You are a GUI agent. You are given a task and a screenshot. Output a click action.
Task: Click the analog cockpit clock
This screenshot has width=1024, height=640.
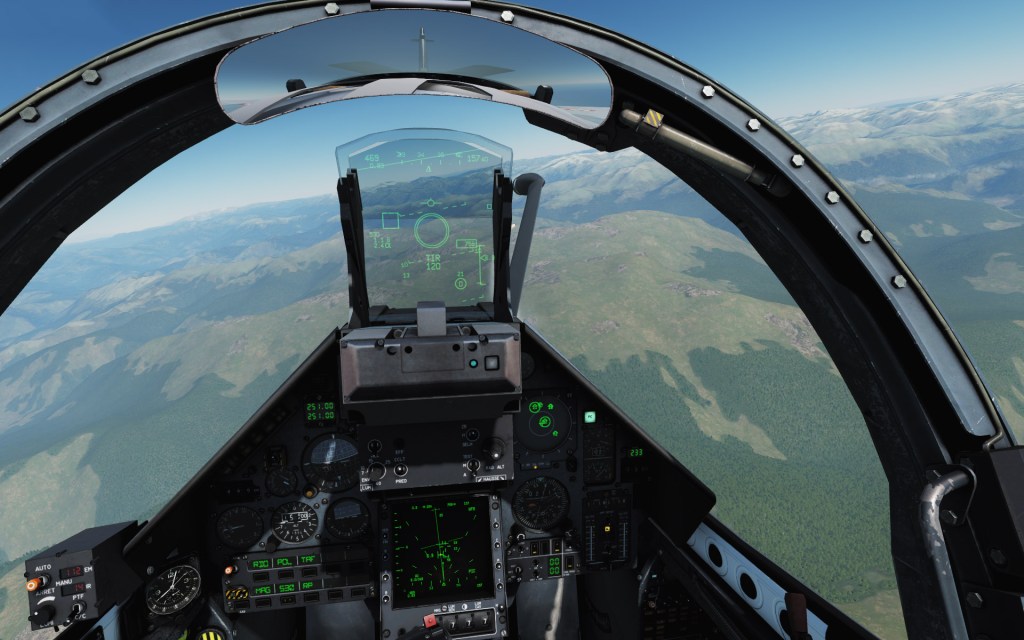coord(173,589)
